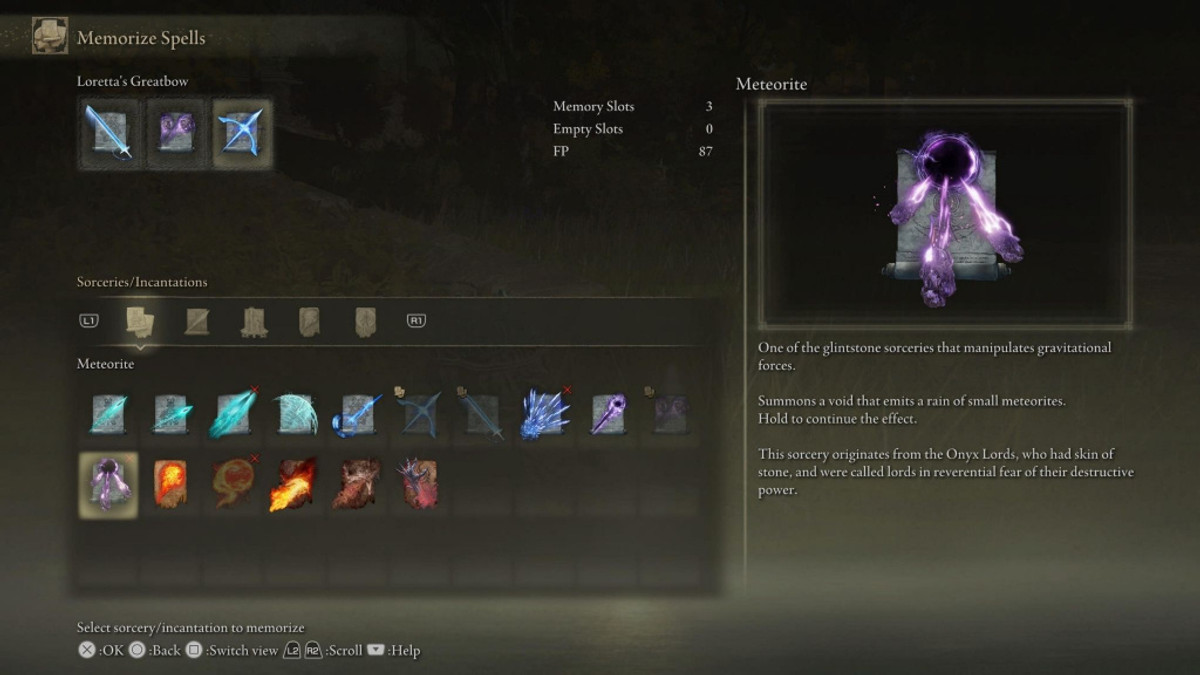Screen dimensions: 1200x675
Task: Select the cyan glintstone arc sorcery
Action: 294,414
